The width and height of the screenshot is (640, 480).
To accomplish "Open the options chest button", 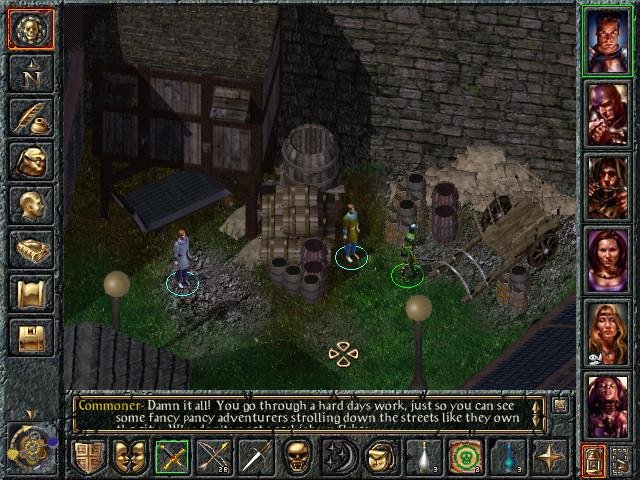I will click(30, 337).
